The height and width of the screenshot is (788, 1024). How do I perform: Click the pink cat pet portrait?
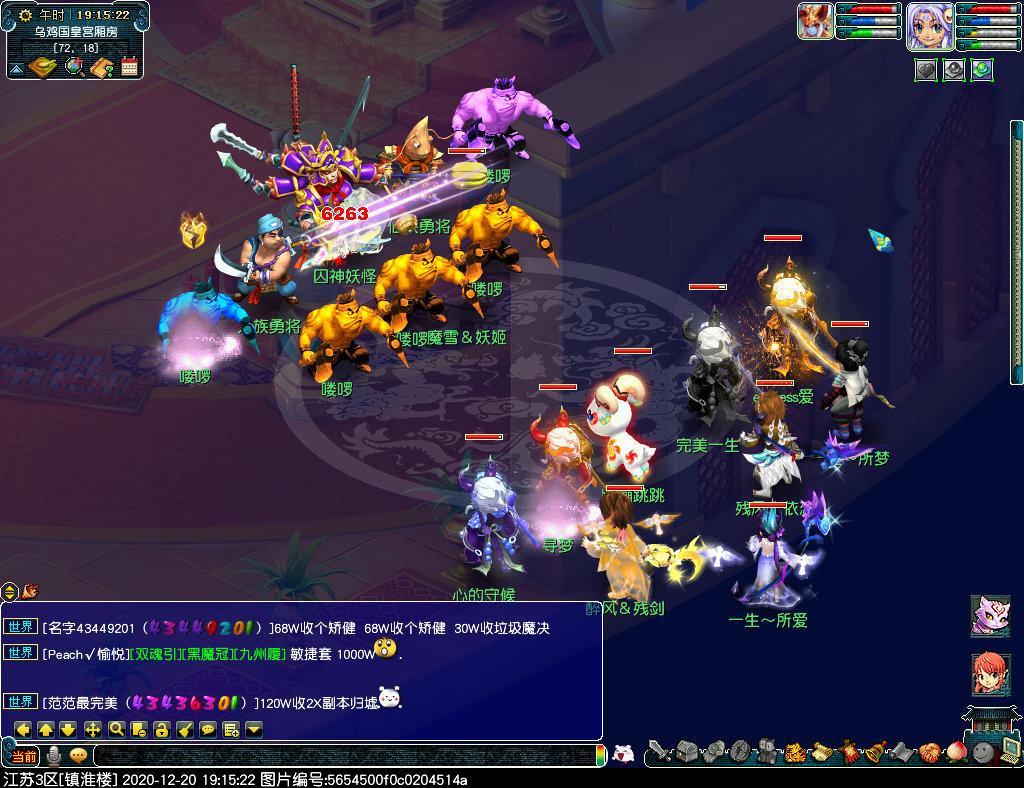pos(989,616)
